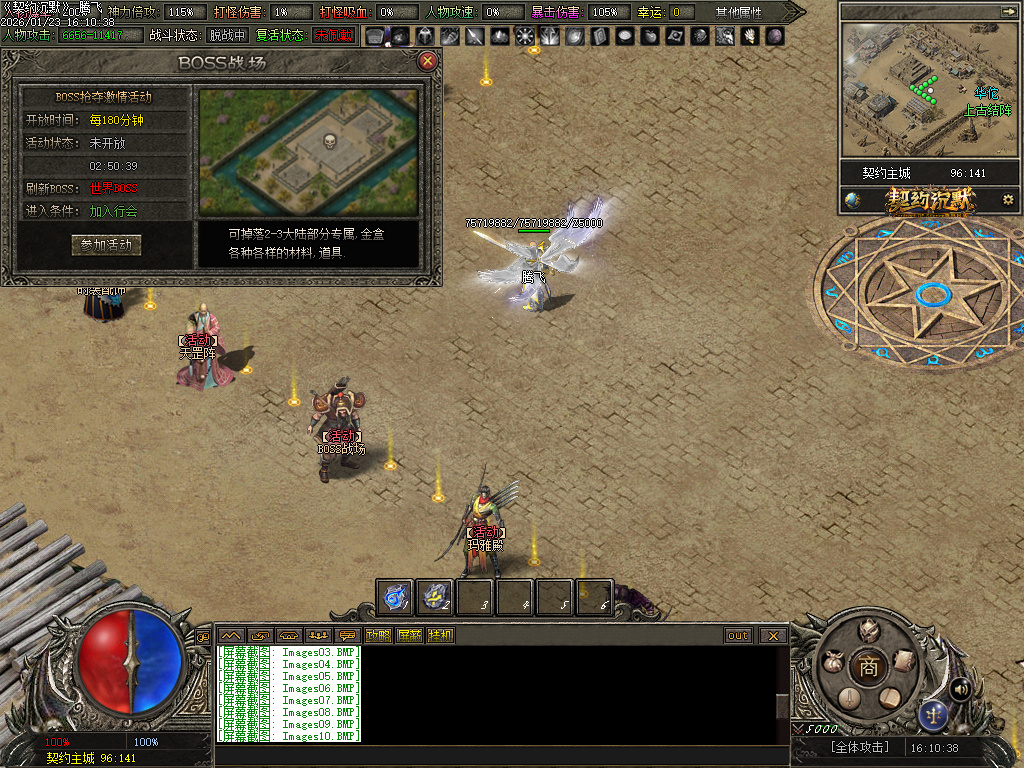
Task: Open settings via the gear icon
Action: click(1008, 200)
